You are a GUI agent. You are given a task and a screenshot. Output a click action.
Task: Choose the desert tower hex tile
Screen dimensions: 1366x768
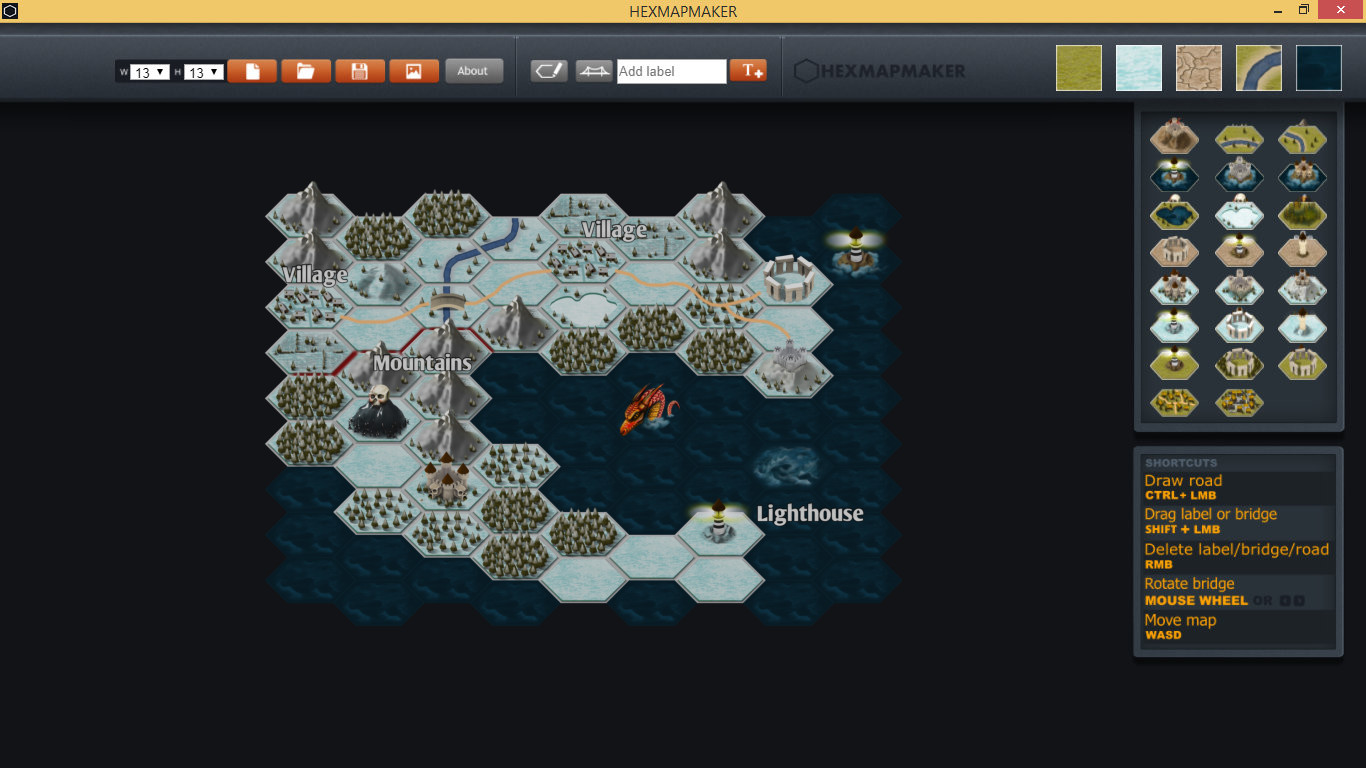pyautogui.click(x=1303, y=251)
